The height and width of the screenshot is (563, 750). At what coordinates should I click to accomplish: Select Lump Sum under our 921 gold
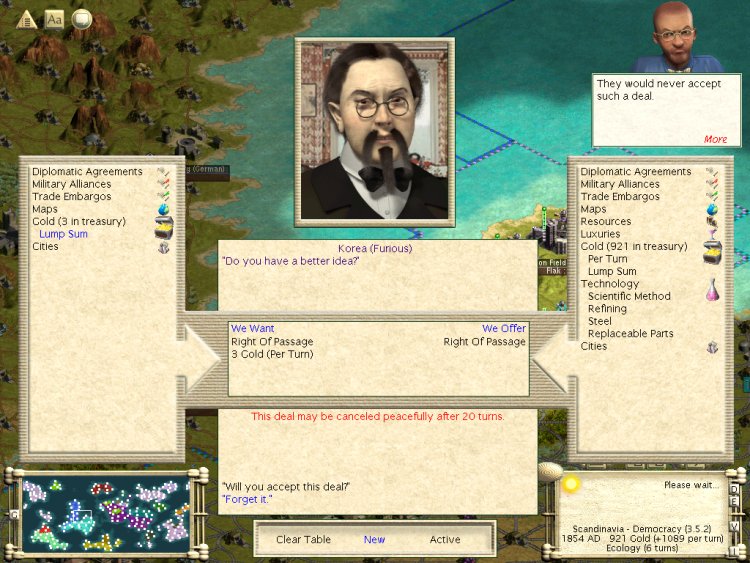click(613, 271)
